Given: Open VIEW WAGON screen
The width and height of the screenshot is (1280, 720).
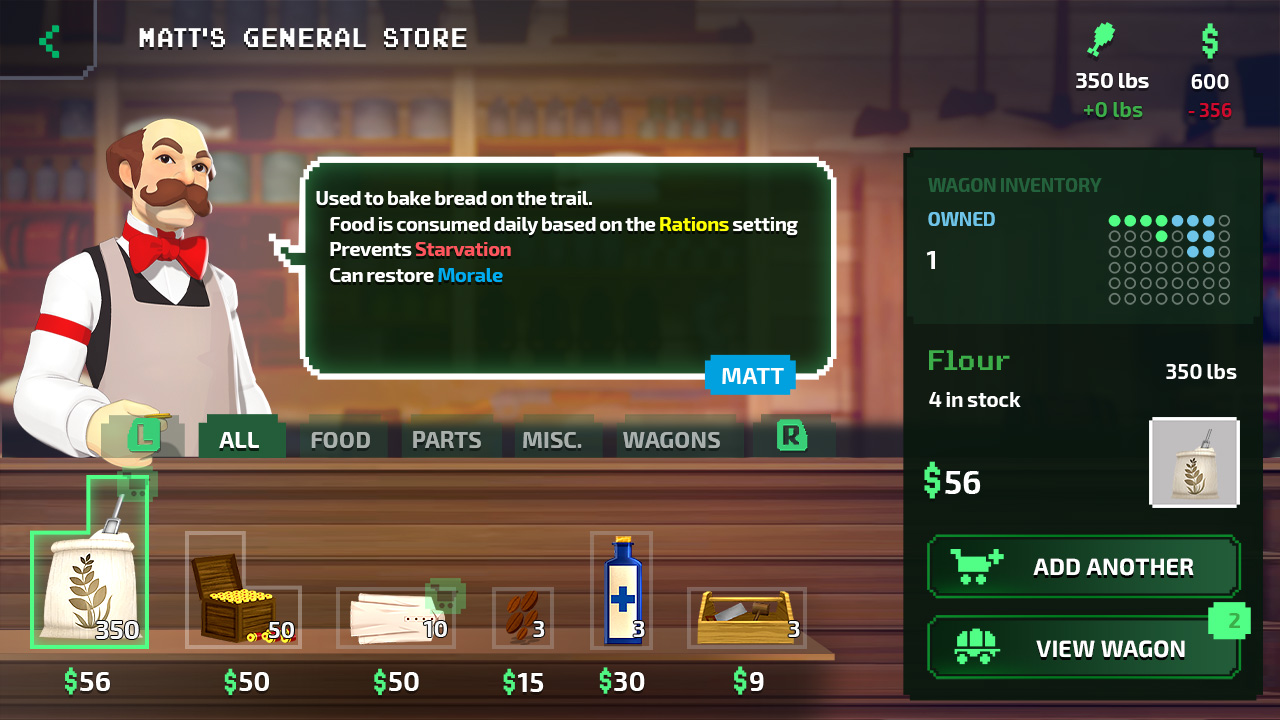Looking at the screenshot, I should (1083, 648).
